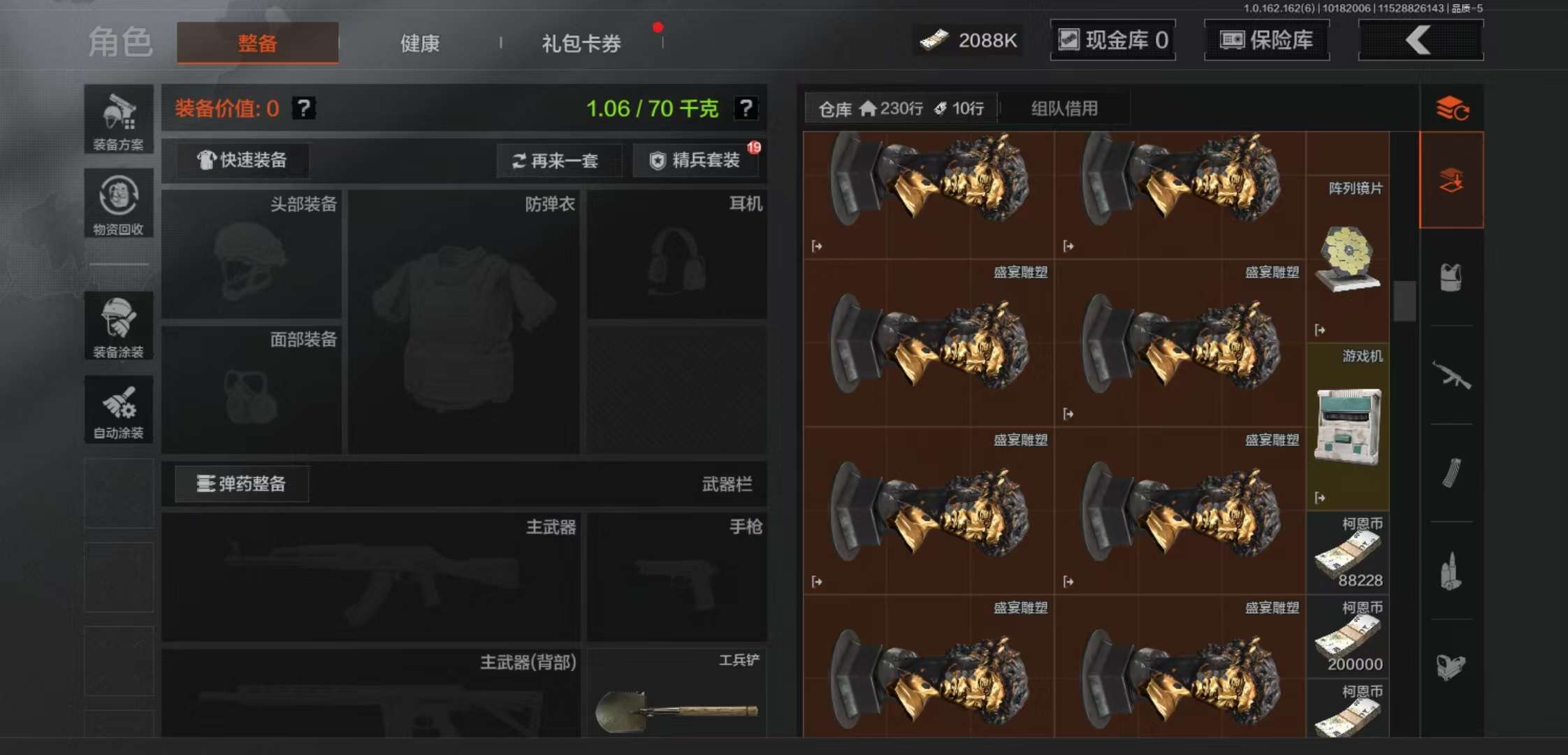The height and width of the screenshot is (755, 1568).
Task: Select the 物资回收 recycle icon
Action: [118, 203]
